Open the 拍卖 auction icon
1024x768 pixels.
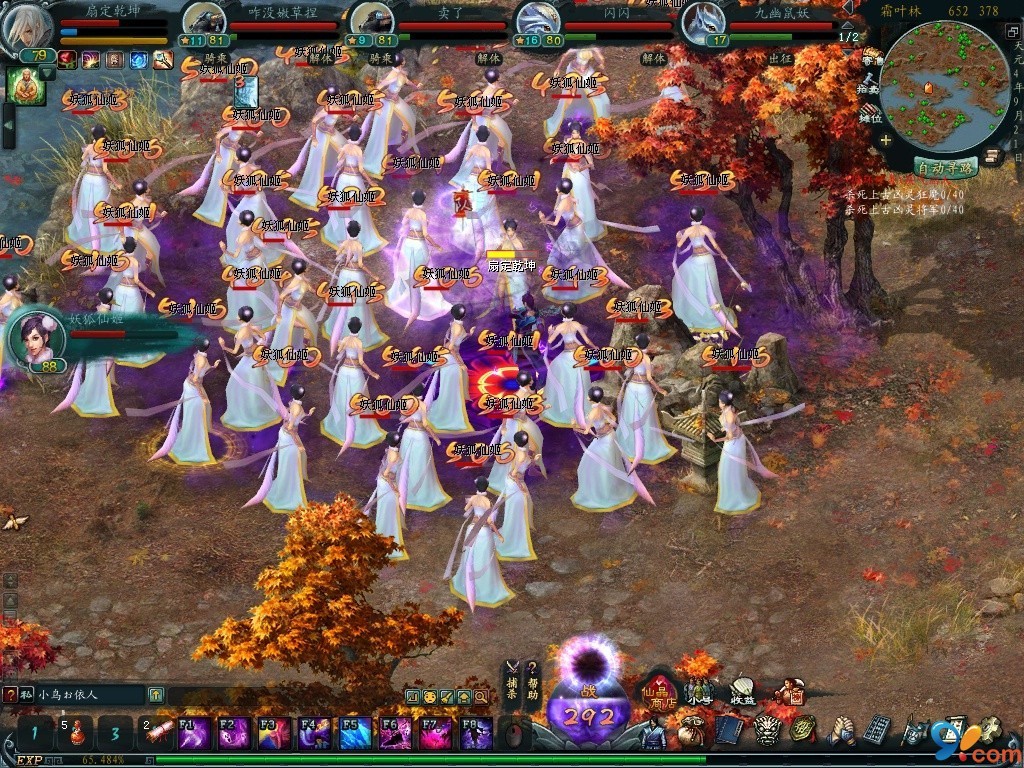(x=871, y=85)
